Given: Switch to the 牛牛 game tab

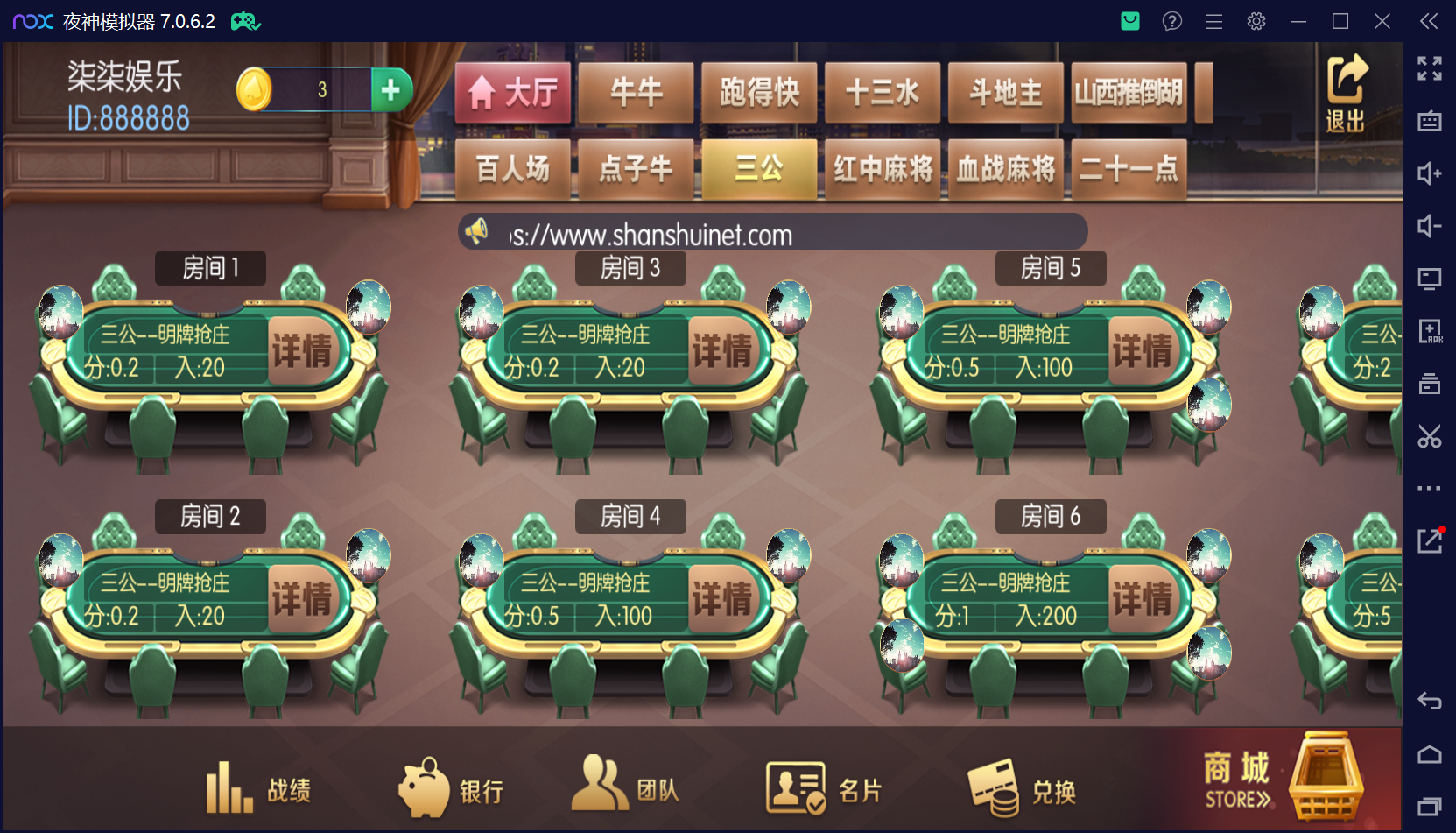Looking at the screenshot, I should tap(636, 92).
